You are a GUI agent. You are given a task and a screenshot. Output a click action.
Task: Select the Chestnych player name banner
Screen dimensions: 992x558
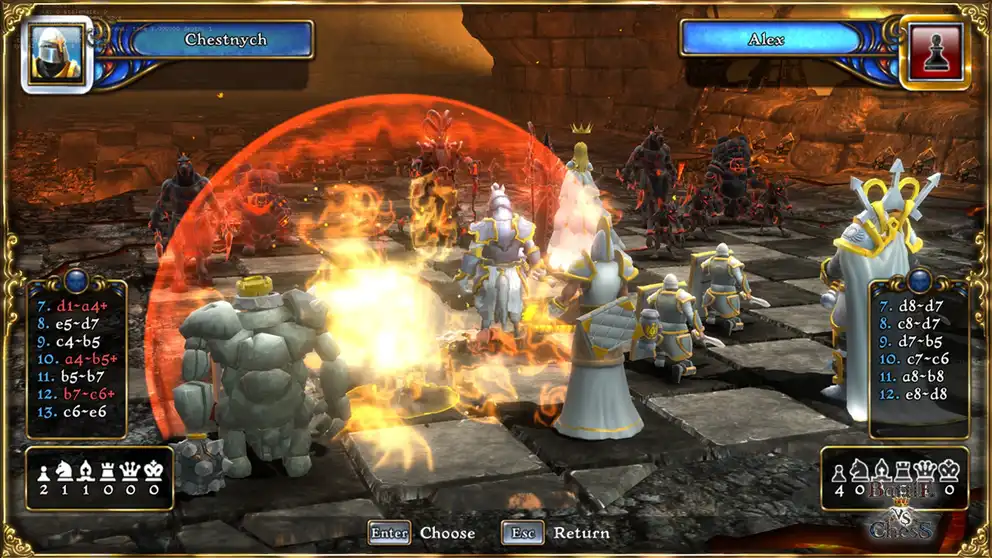(x=212, y=40)
